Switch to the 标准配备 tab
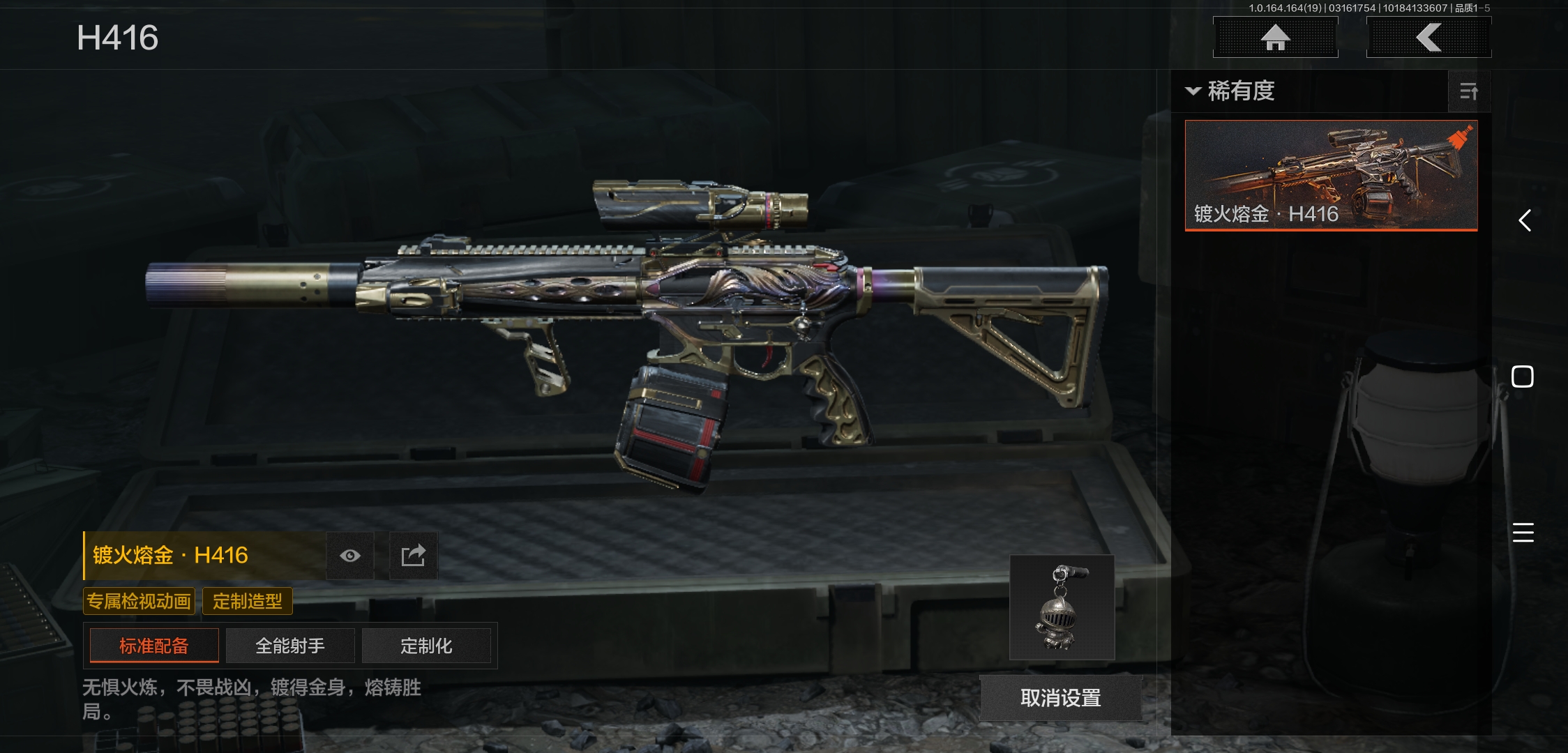1568x753 pixels. (x=154, y=646)
